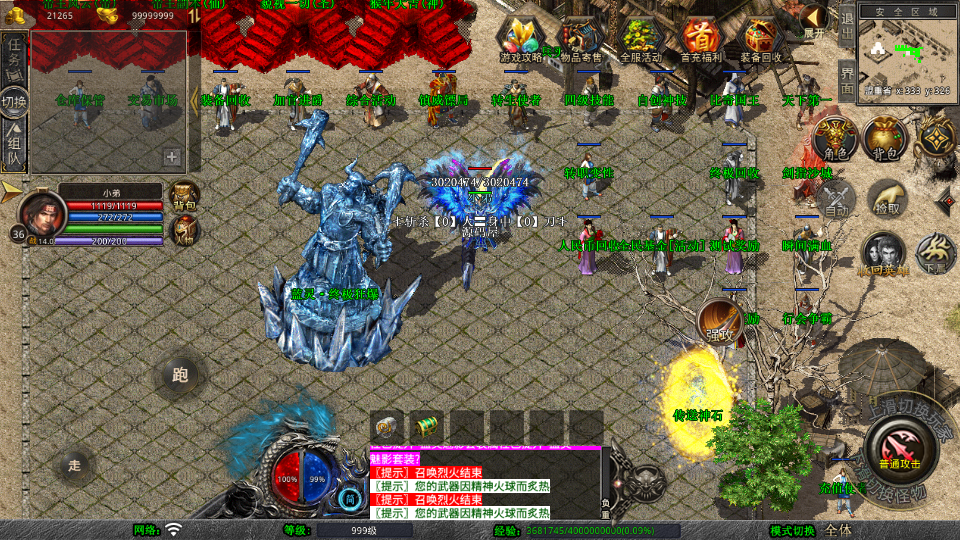
Task: Open the round 背包 bag icon beside 角色
Action: [884, 140]
